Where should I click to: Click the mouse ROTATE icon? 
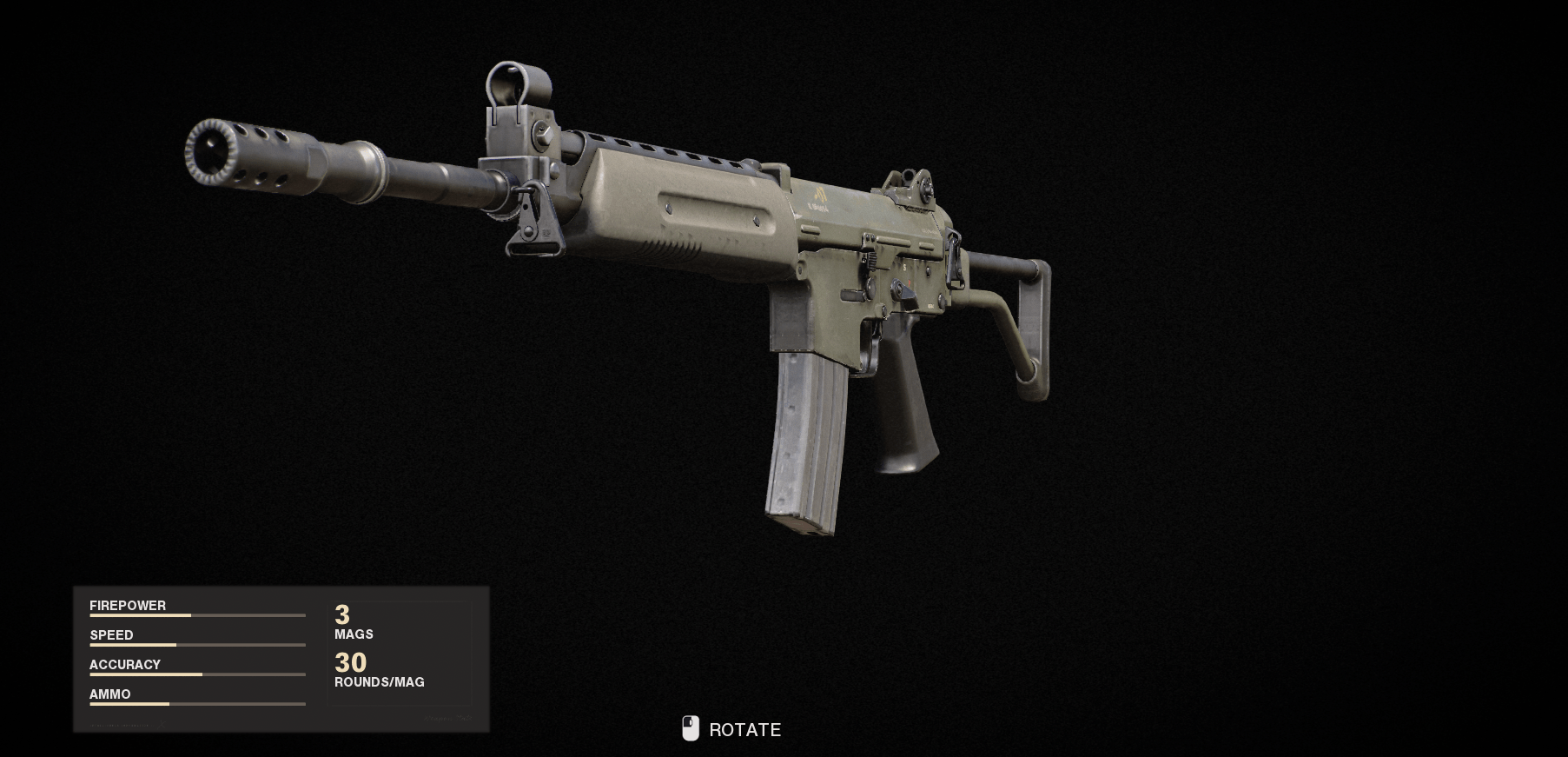691,728
